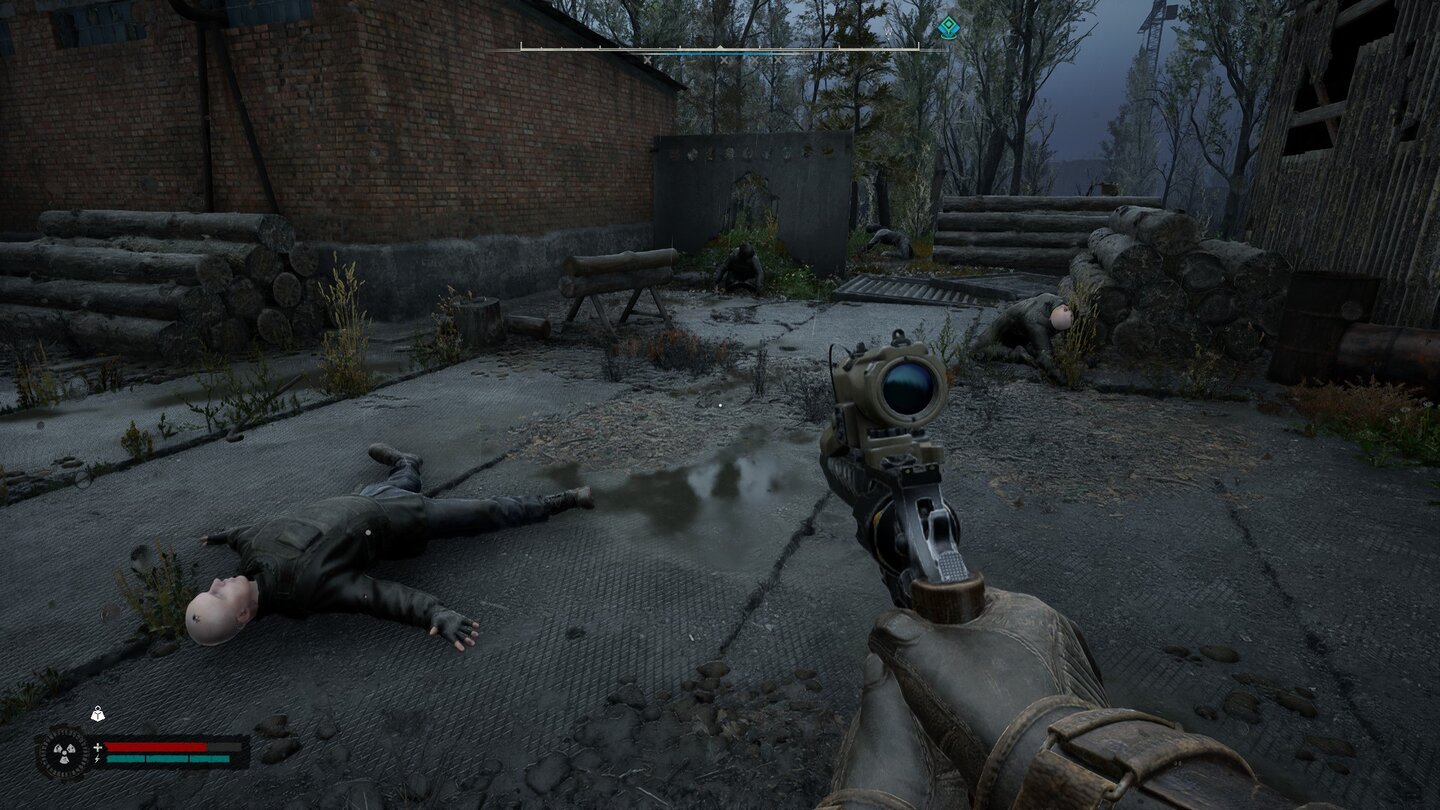Viewport: 1440px width, 810px height.
Task: Click the teal stamina bar
Action: tap(167, 759)
